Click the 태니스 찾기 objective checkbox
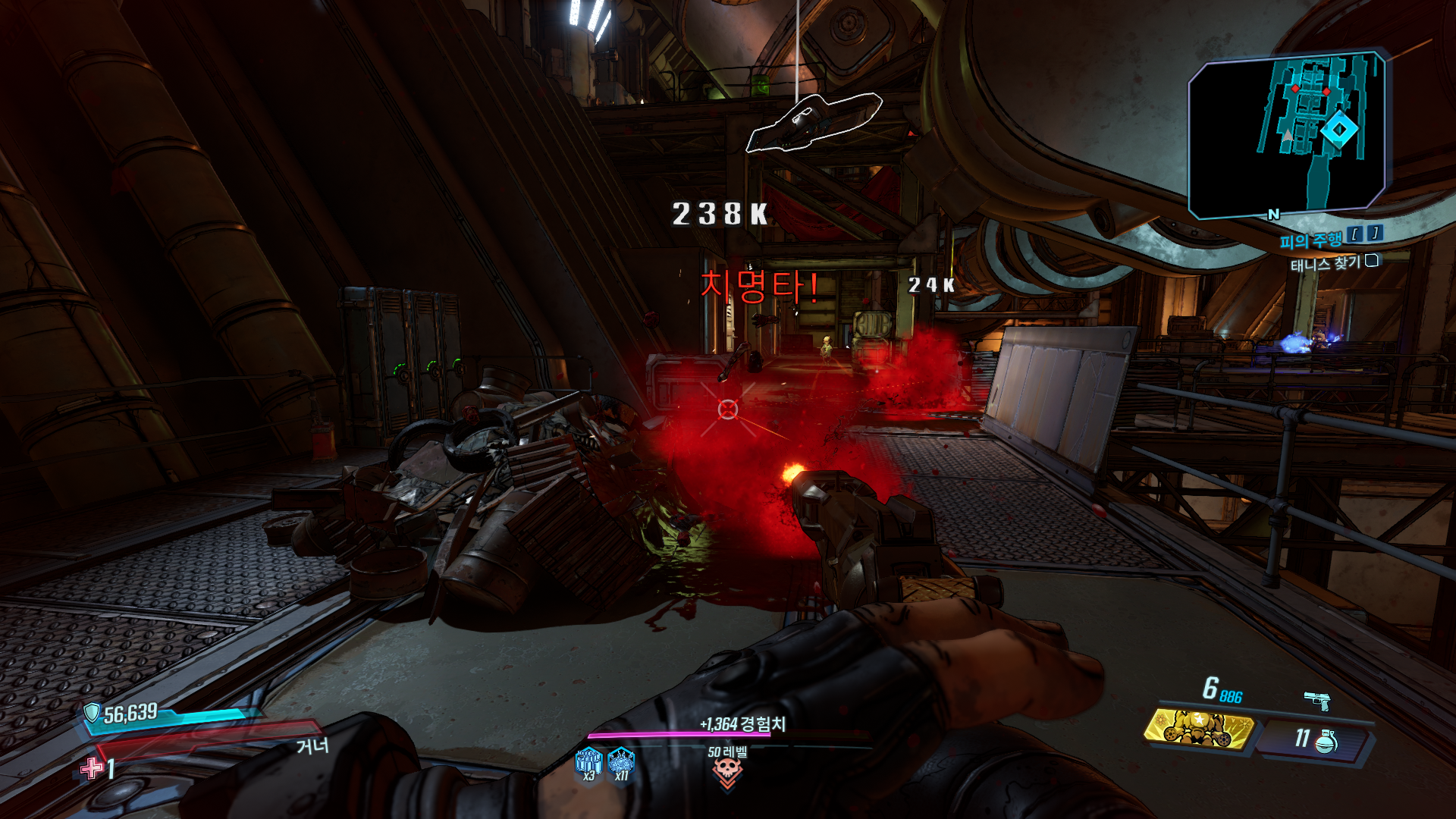This screenshot has height=819, width=1456. click(1372, 261)
